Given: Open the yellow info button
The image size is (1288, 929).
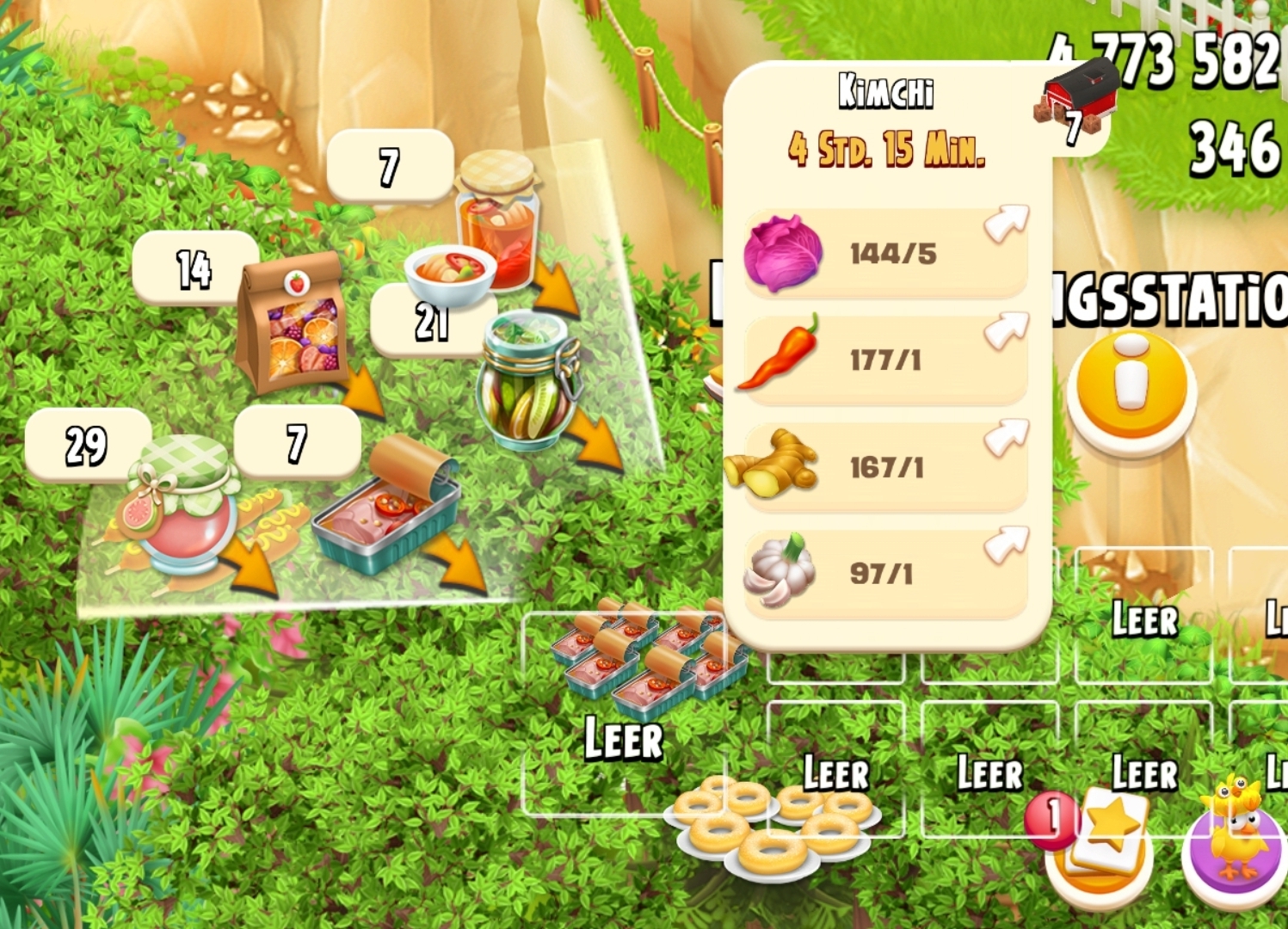Looking at the screenshot, I should (1131, 385).
